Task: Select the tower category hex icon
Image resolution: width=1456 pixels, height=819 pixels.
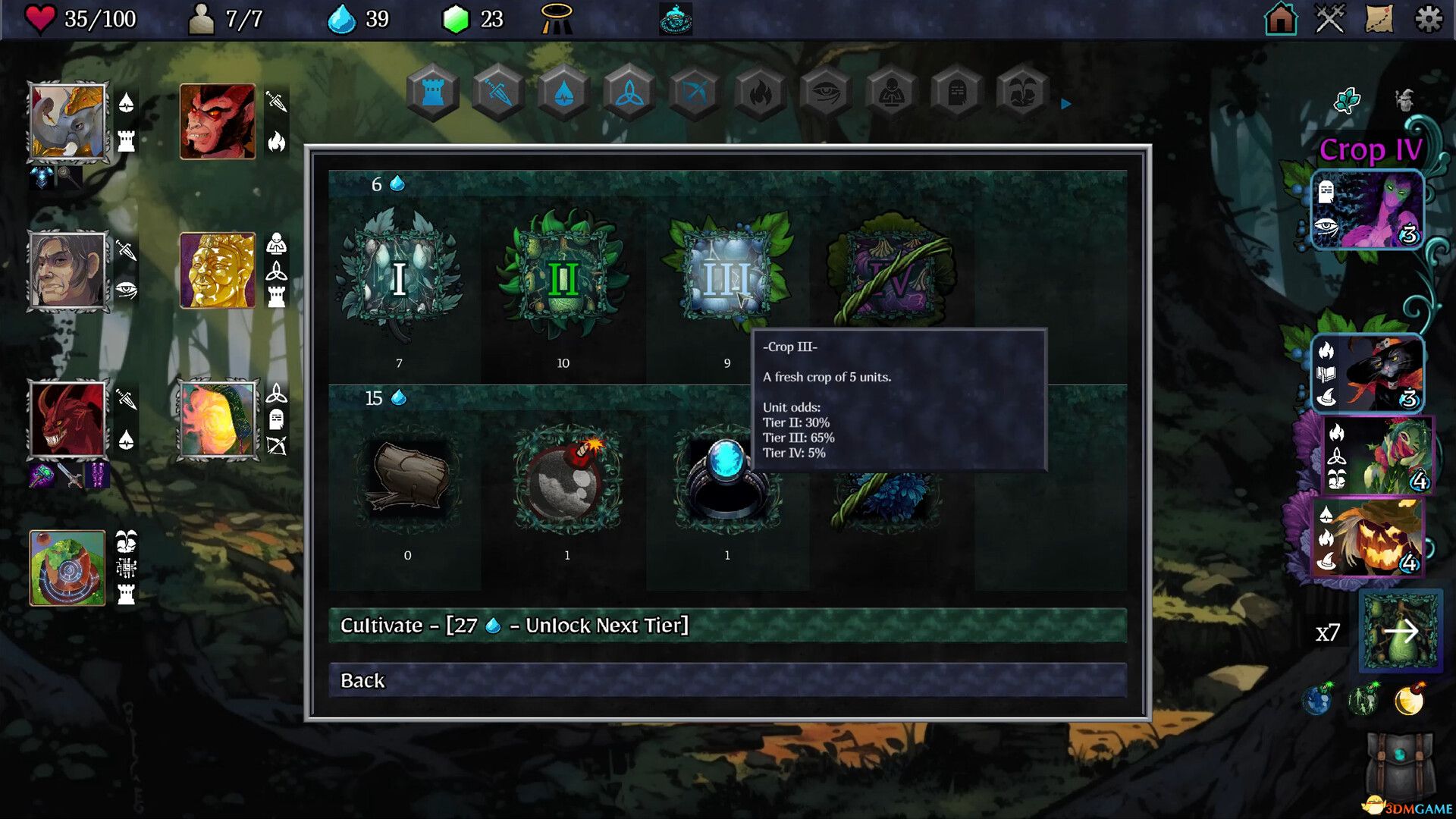Action: coord(431,92)
